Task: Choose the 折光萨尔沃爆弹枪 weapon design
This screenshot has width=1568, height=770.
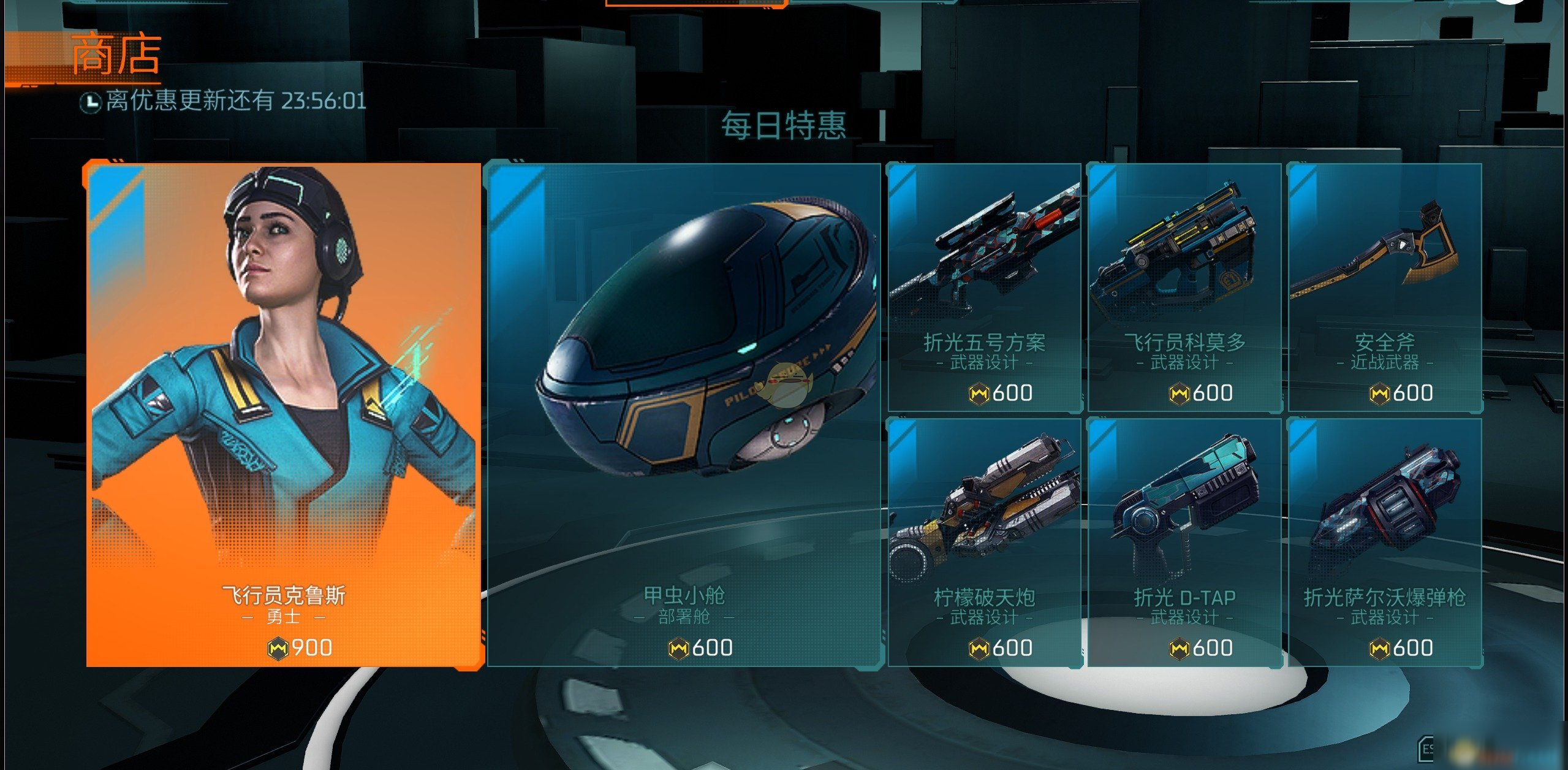Action: click(1384, 542)
